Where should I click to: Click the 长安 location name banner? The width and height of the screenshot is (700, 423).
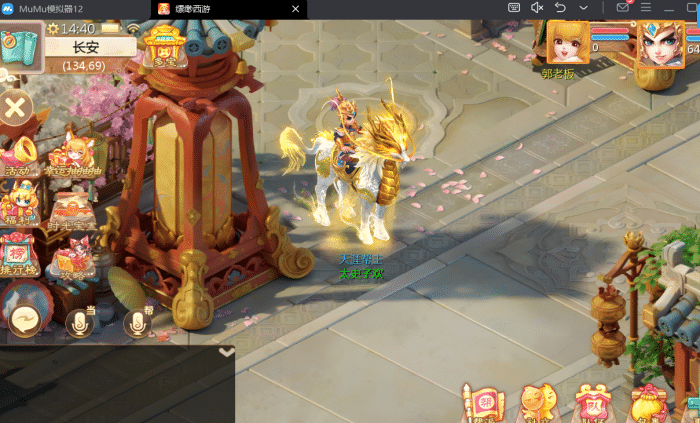coord(84,48)
